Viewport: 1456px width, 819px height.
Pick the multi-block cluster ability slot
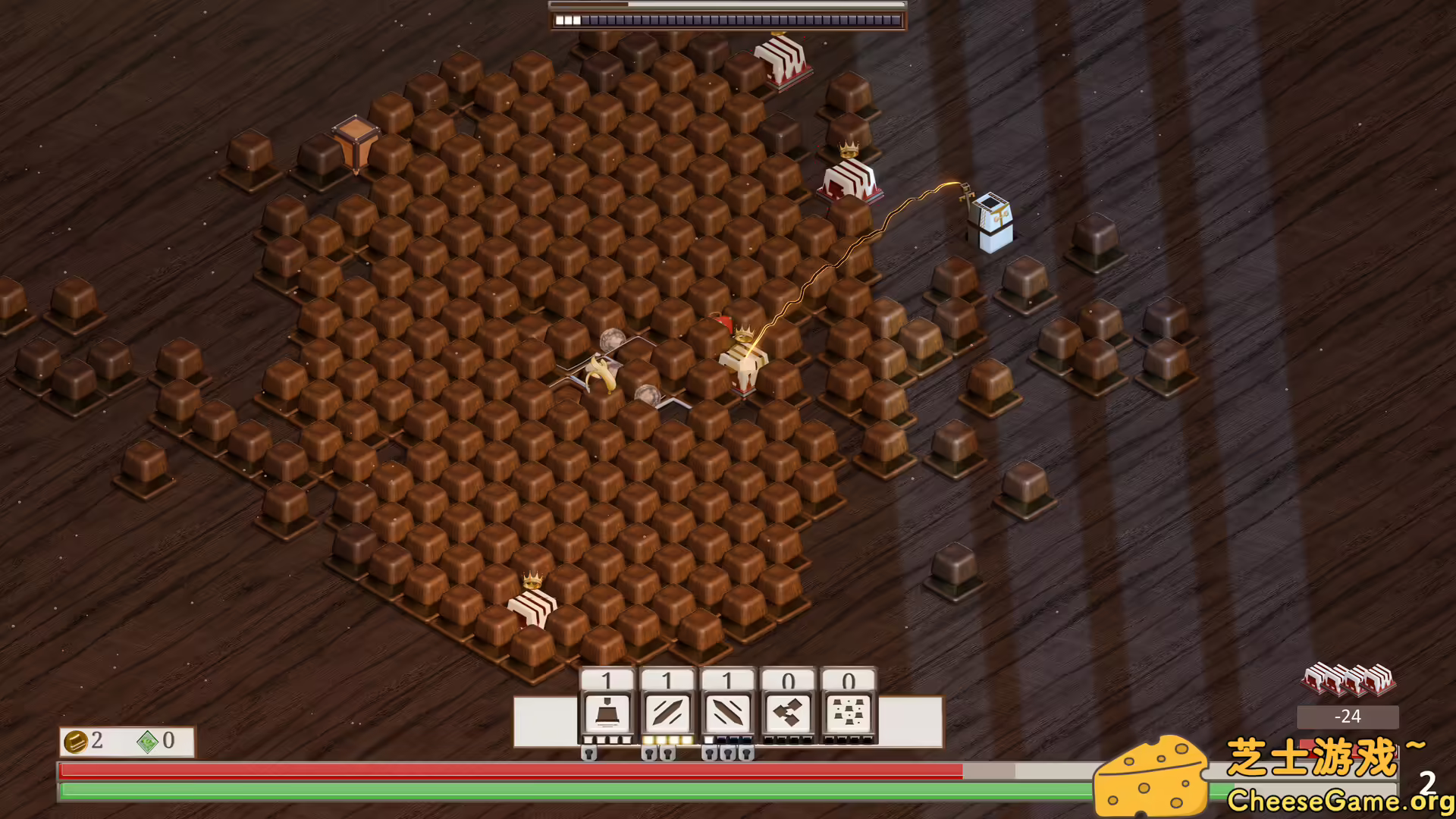(x=849, y=714)
